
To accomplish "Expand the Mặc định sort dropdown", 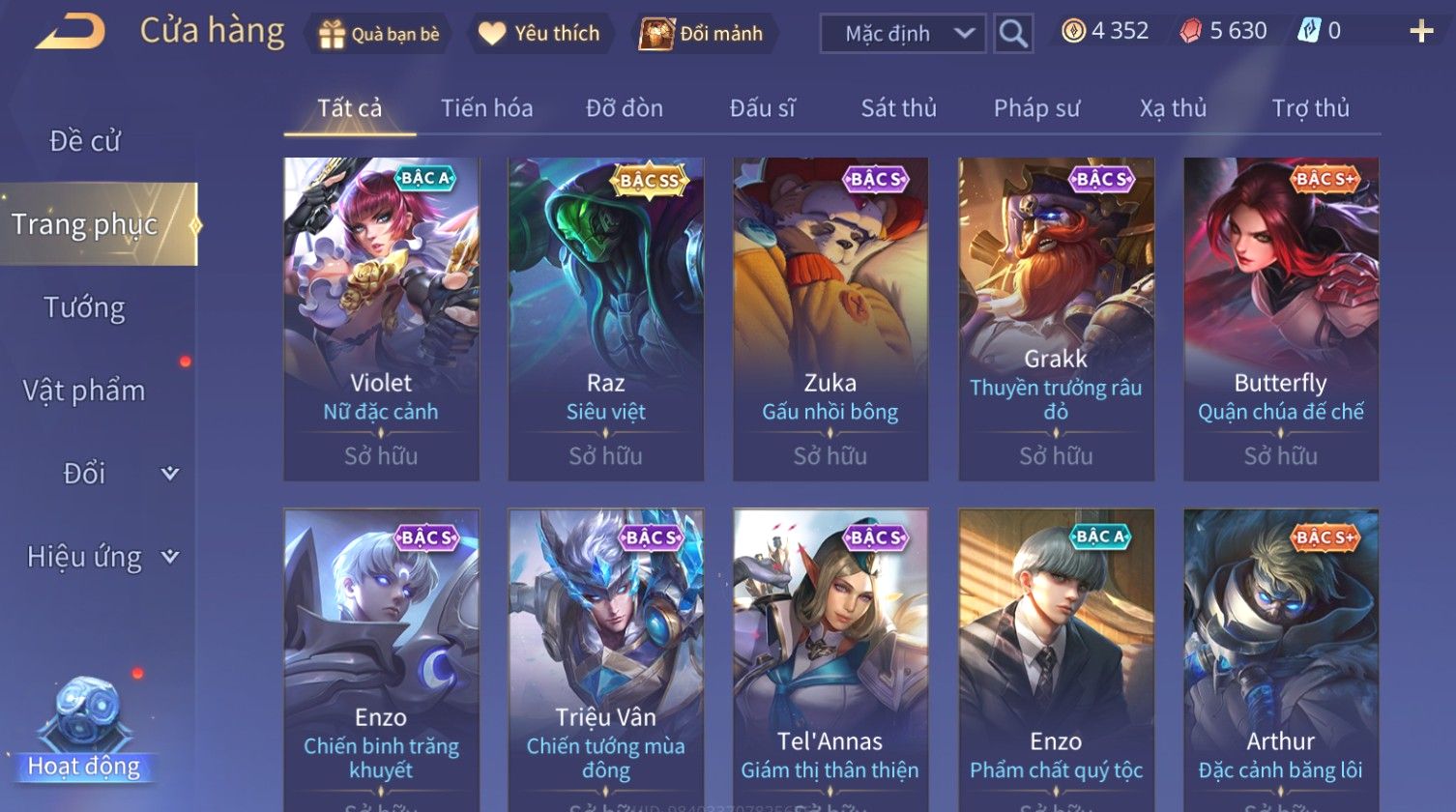I will coord(903,34).
